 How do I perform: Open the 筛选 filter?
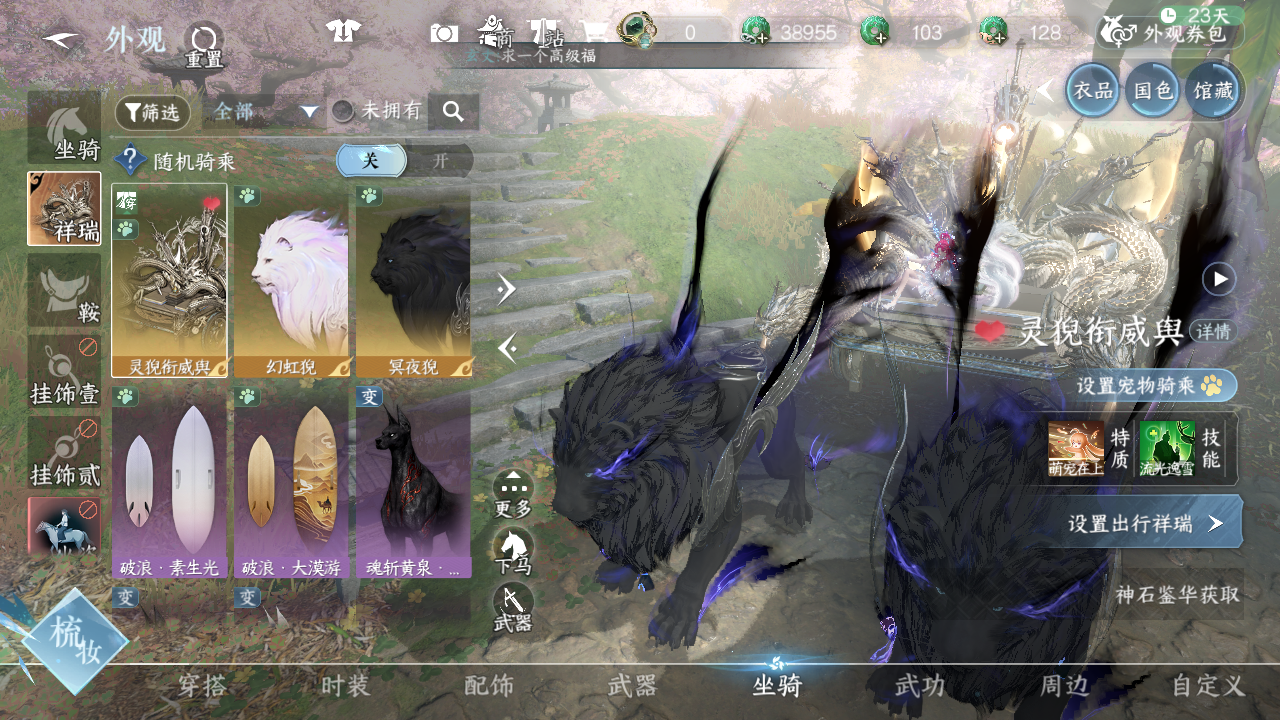pos(153,113)
